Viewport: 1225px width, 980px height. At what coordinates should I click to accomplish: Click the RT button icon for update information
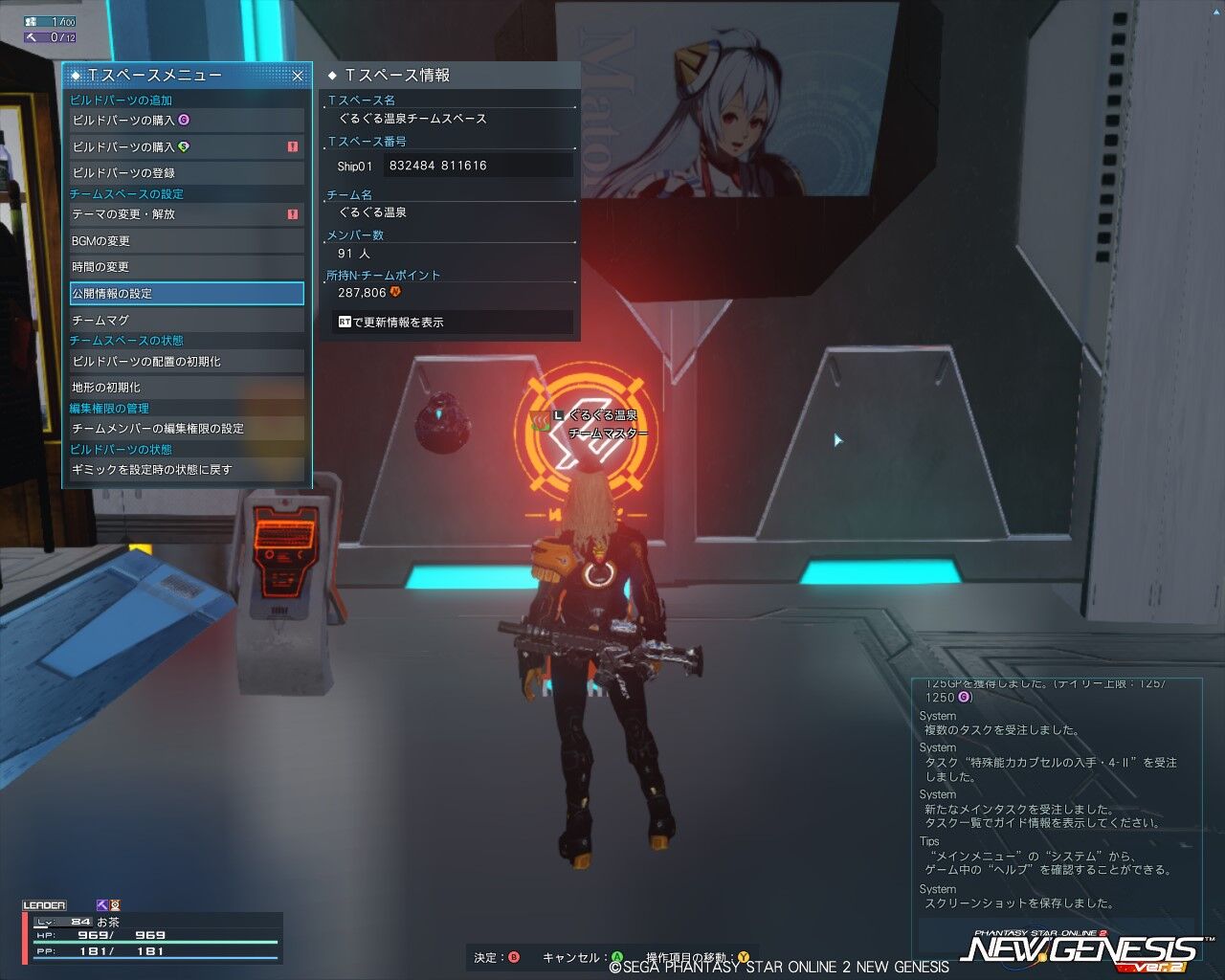coord(345,322)
